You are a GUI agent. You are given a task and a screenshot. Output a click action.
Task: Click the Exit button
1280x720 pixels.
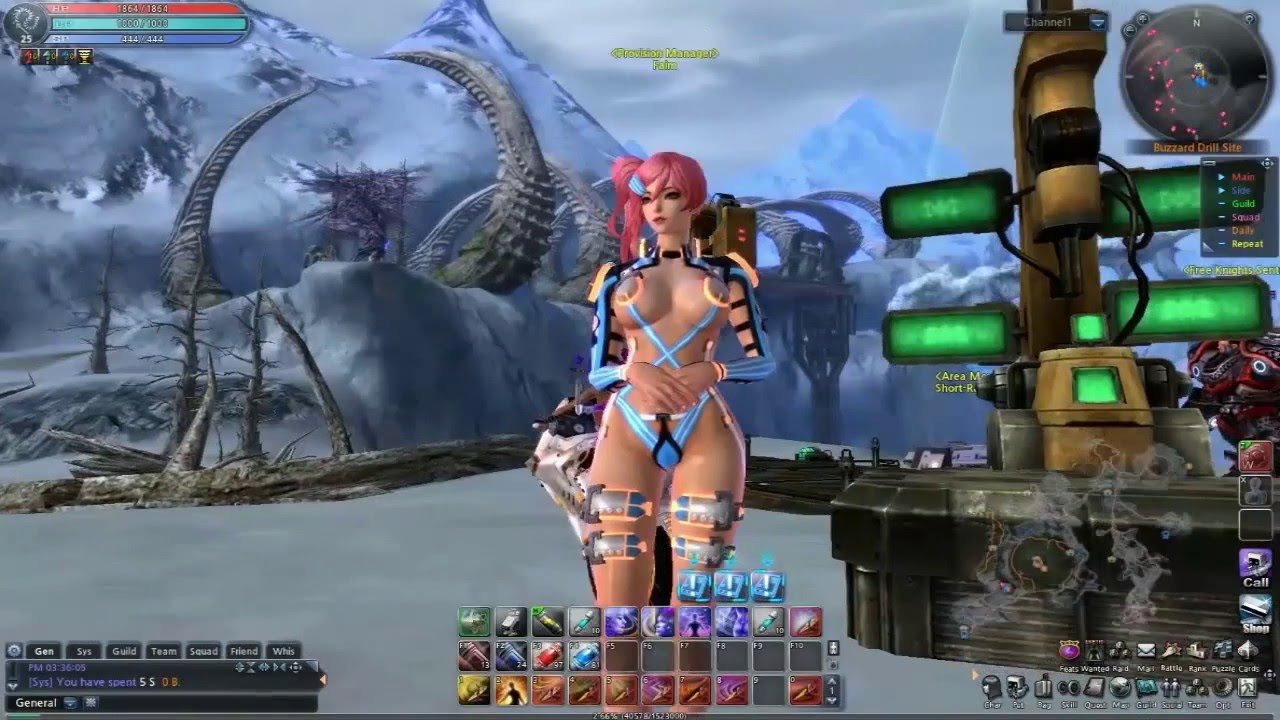1248,688
